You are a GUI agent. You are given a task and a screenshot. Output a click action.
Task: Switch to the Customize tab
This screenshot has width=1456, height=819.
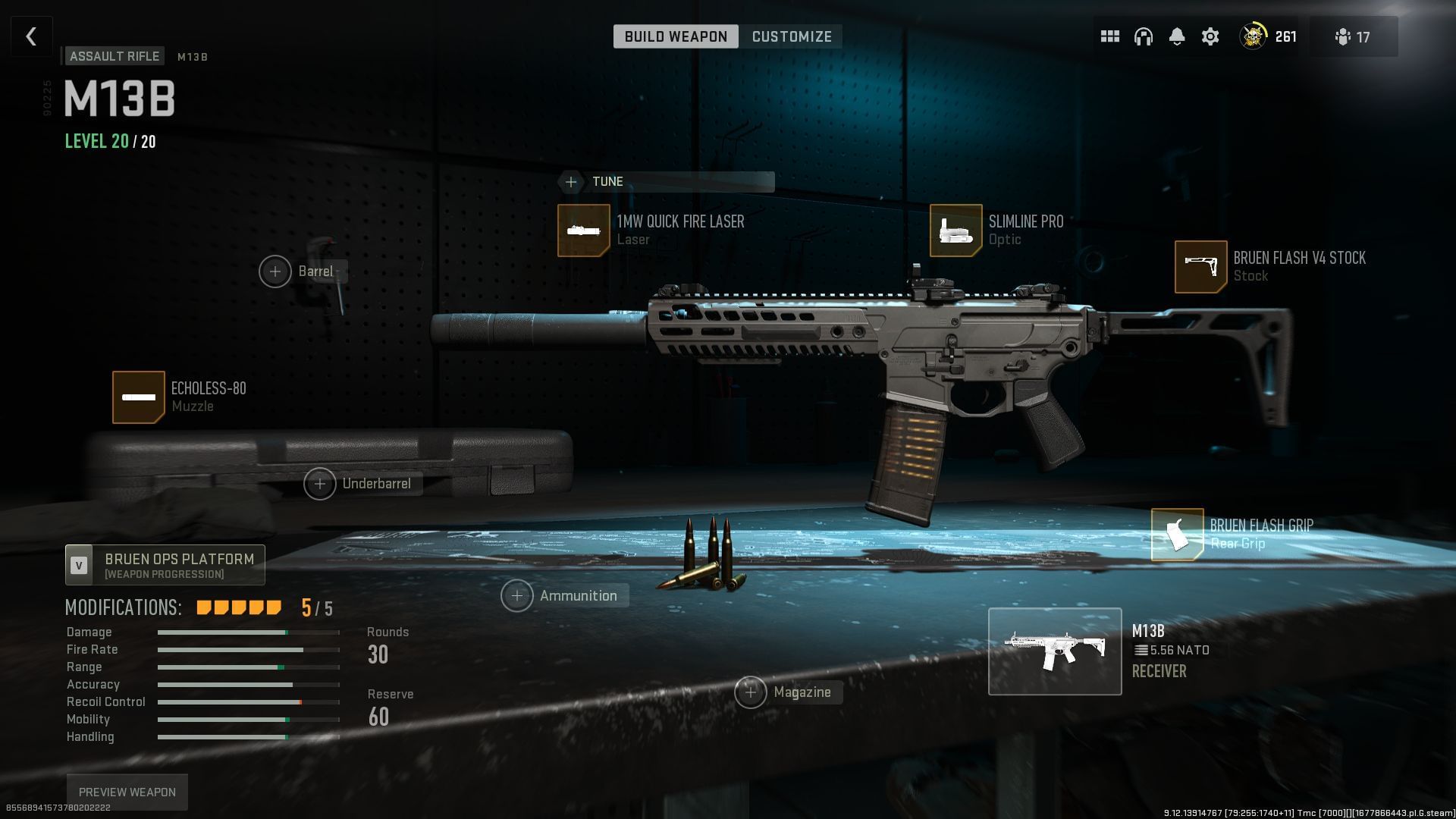791,36
